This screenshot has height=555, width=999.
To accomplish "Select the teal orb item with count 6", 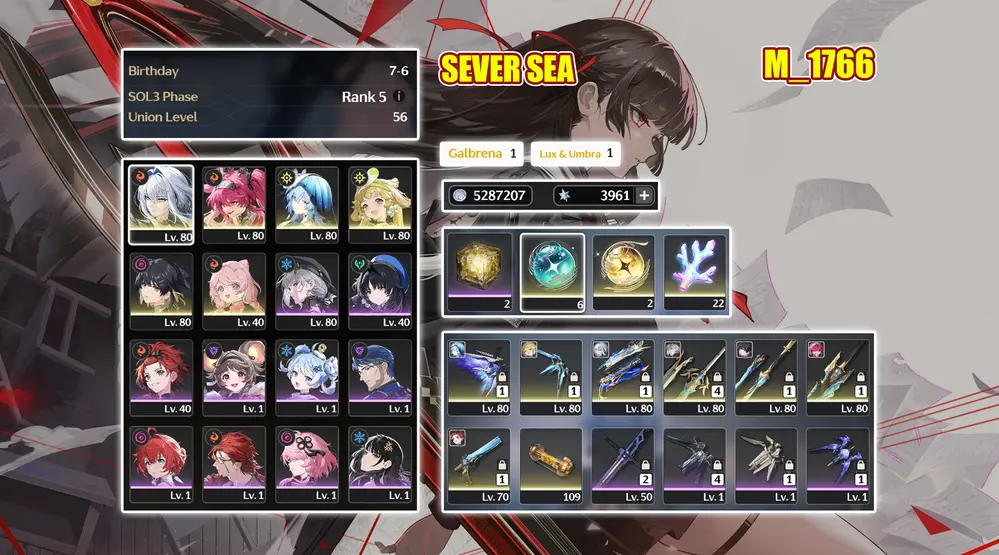I will (553, 272).
